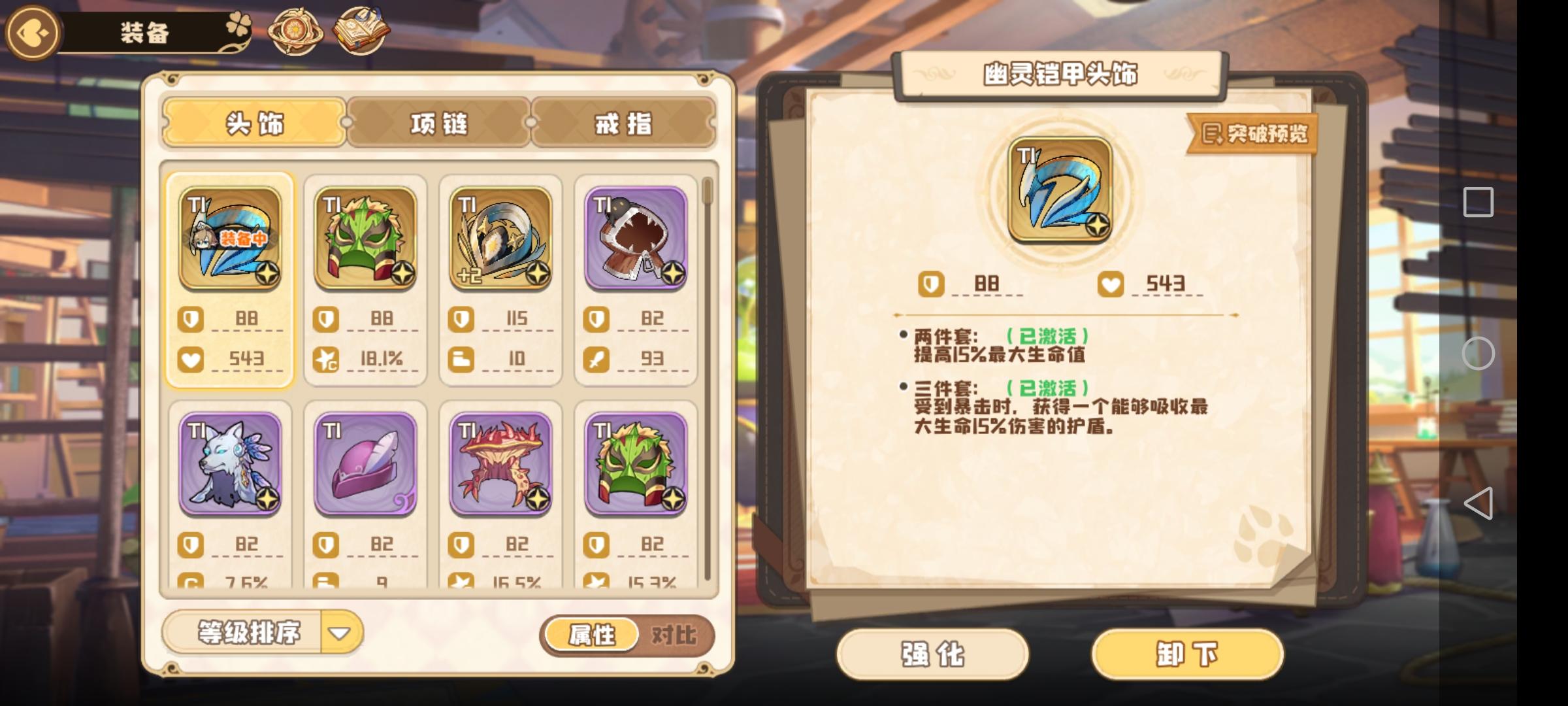Viewport: 1568px width, 706px height.
Task: Select the pink feathered hat item
Action: pyautogui.click(x=365, y=465)
